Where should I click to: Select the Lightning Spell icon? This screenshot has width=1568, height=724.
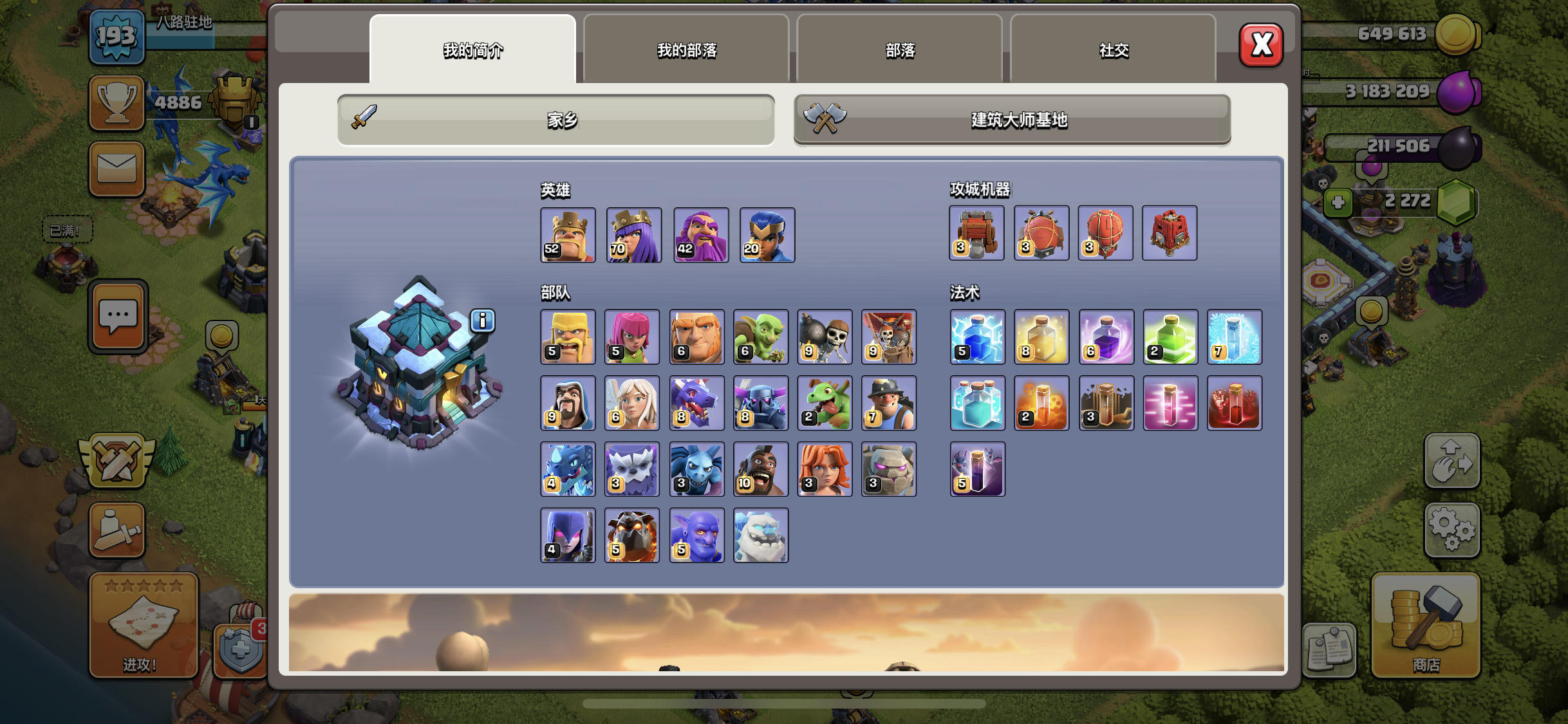(977, 337)
